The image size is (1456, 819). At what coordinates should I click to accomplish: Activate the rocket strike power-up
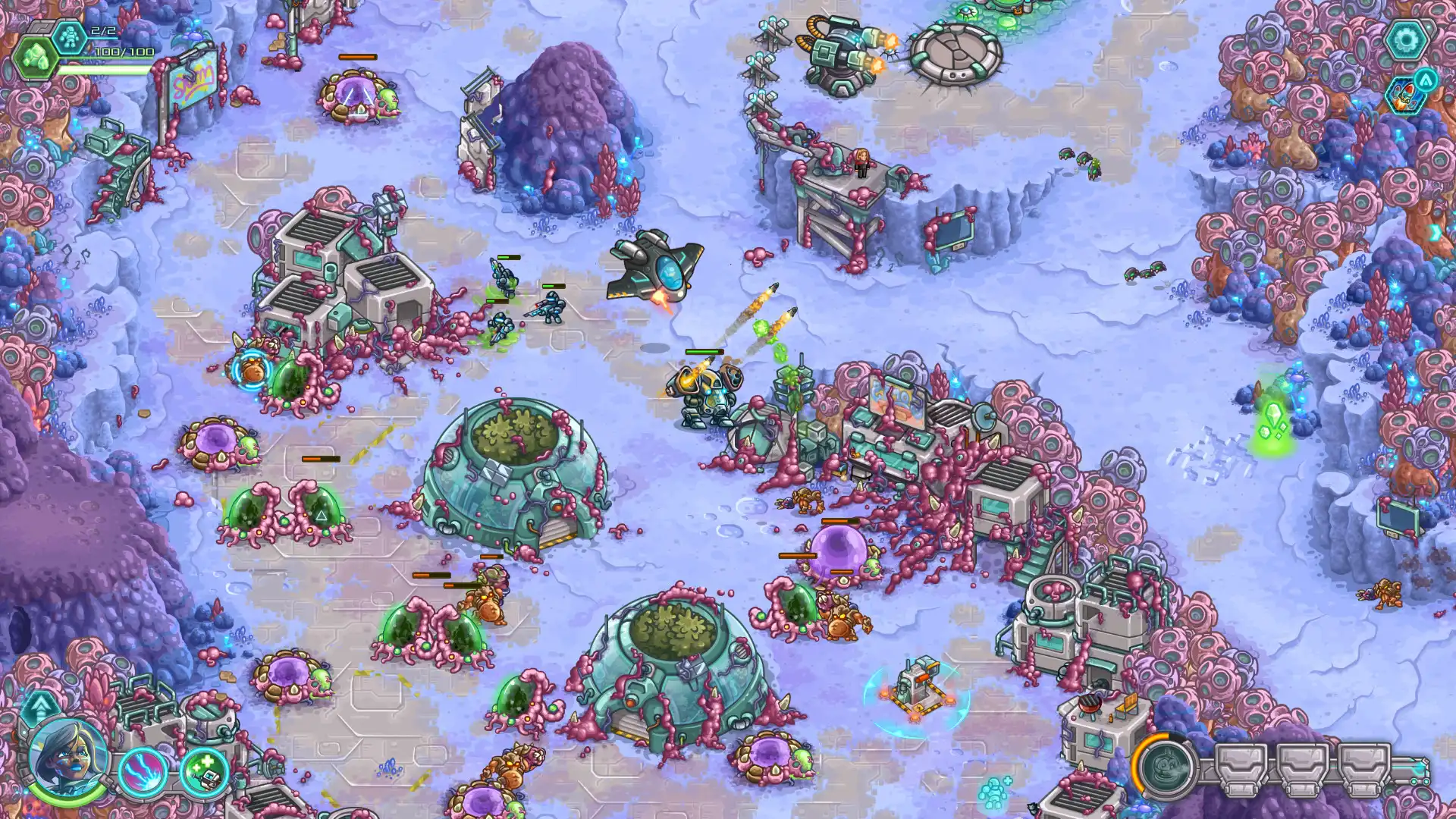(x=1404, y=97)
